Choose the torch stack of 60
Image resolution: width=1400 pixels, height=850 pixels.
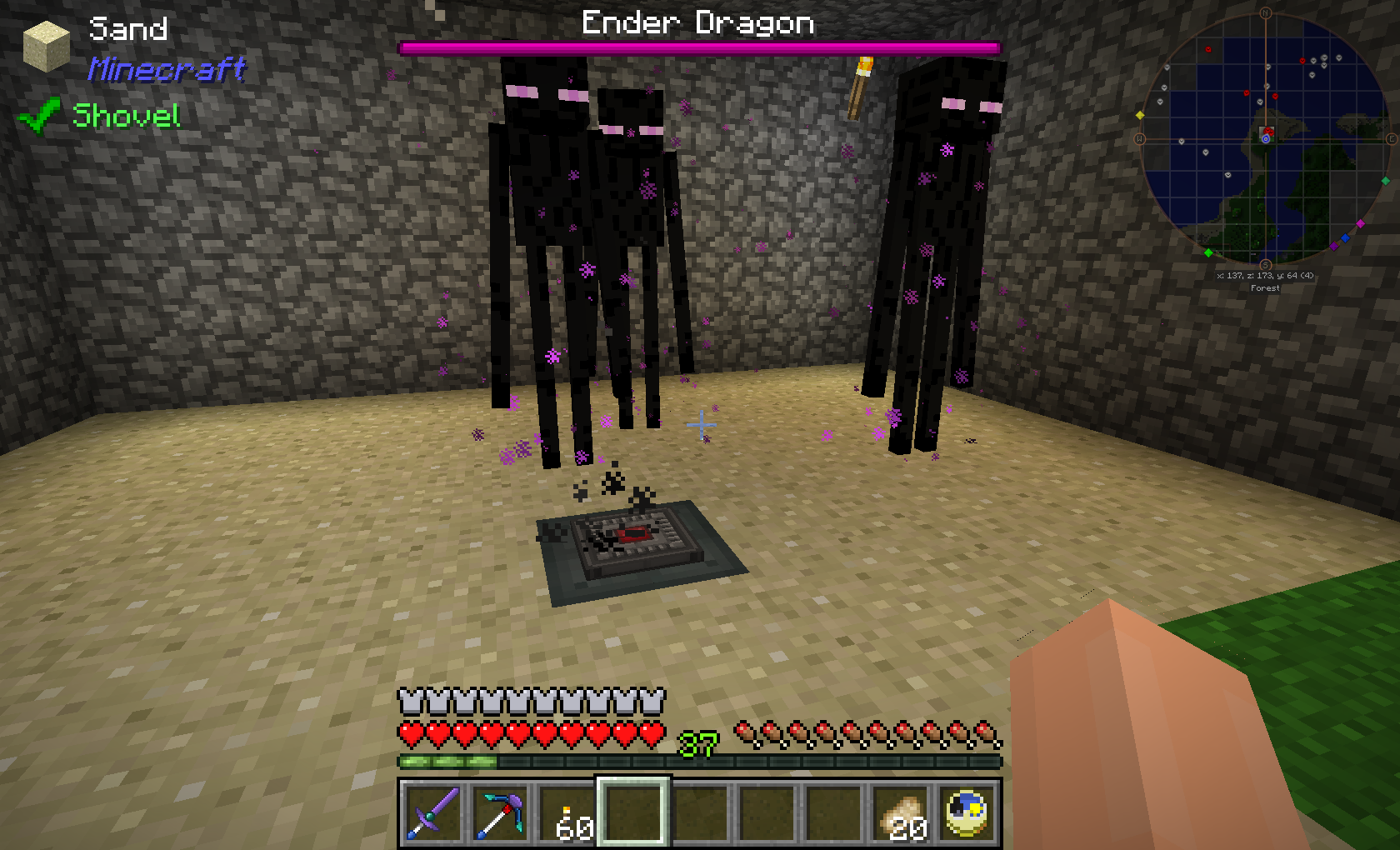[566, 812]
